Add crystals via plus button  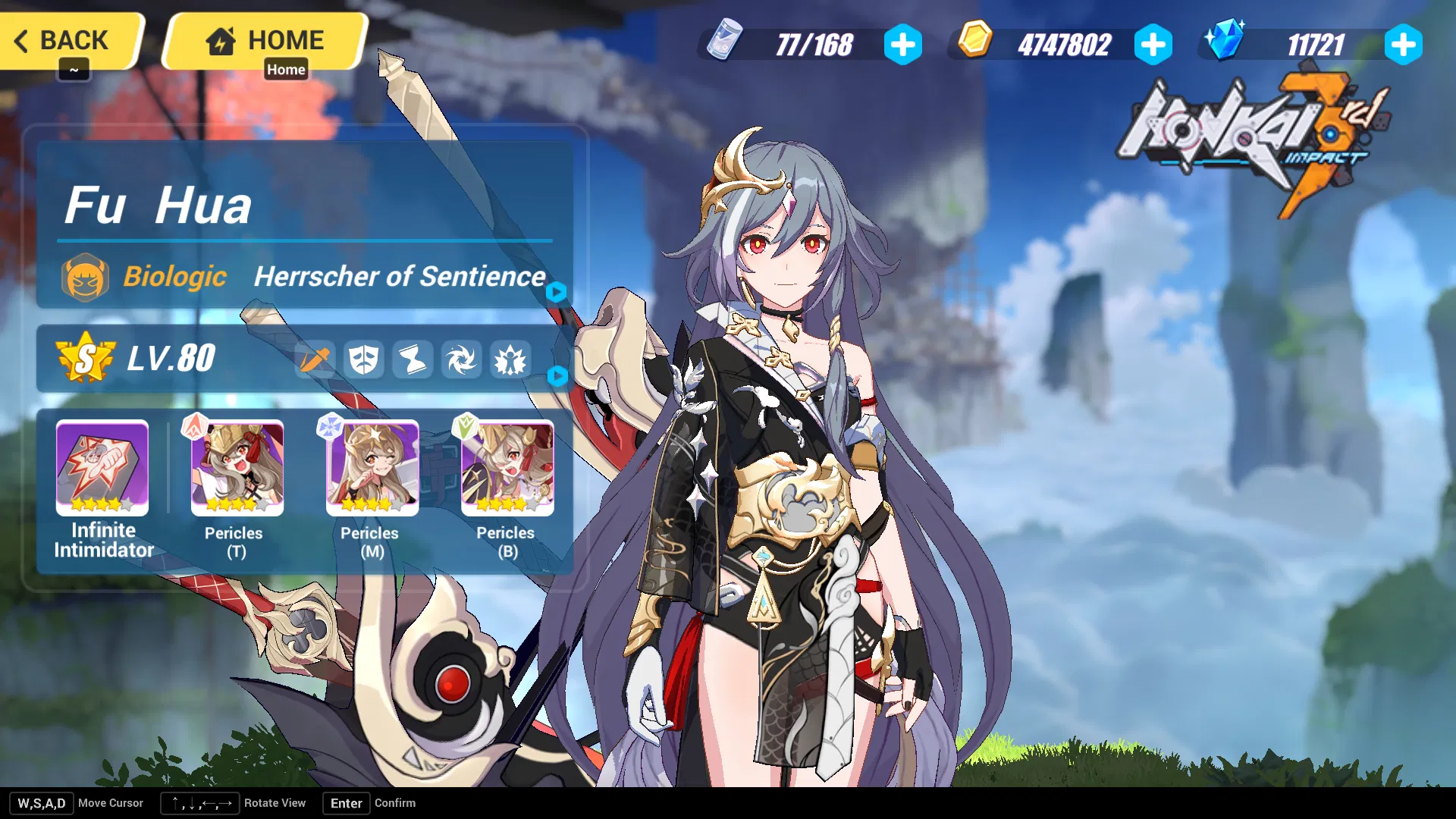click(x=1404, y=45)
